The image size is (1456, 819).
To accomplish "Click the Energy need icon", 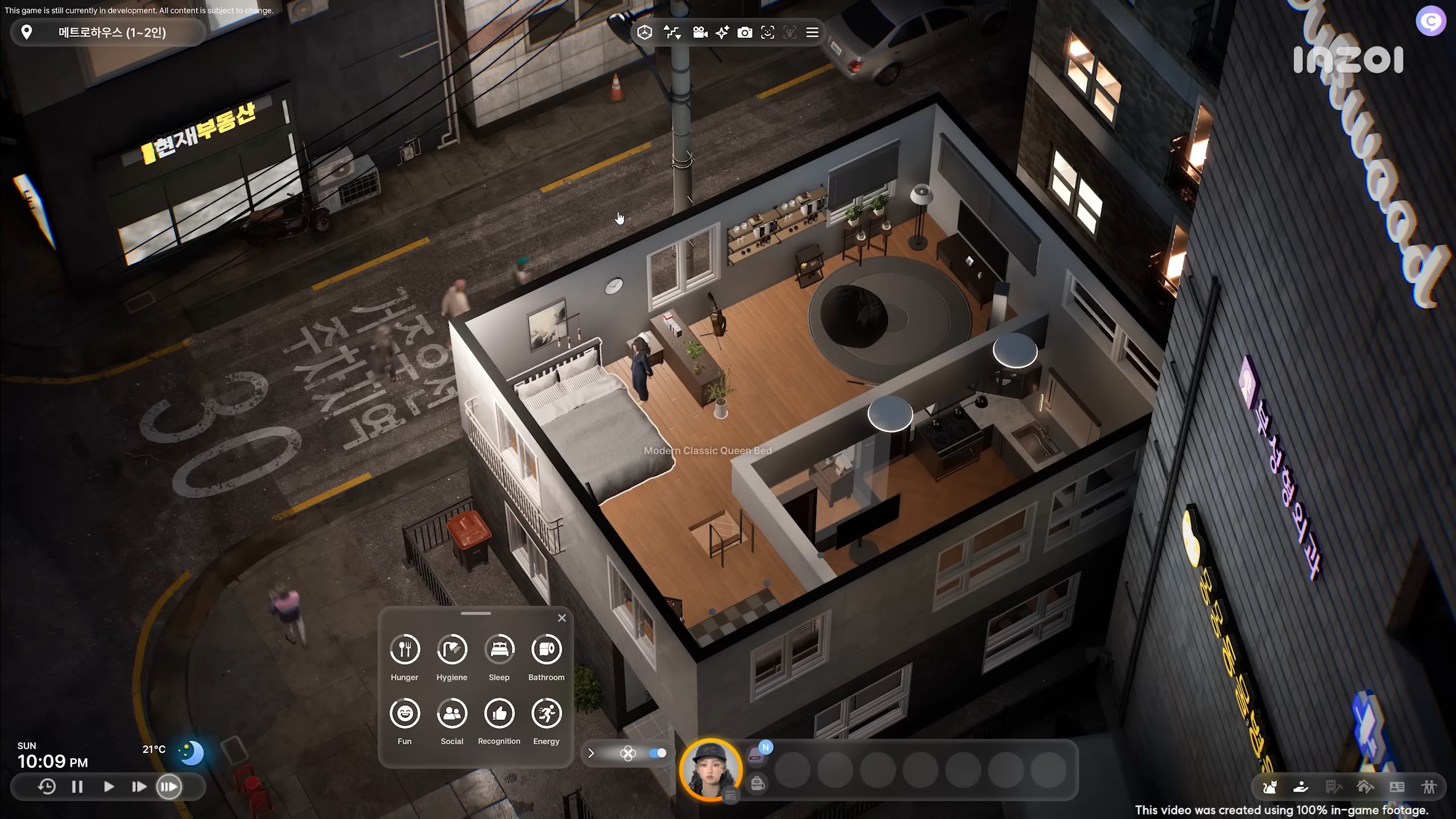I will [546, 713].
